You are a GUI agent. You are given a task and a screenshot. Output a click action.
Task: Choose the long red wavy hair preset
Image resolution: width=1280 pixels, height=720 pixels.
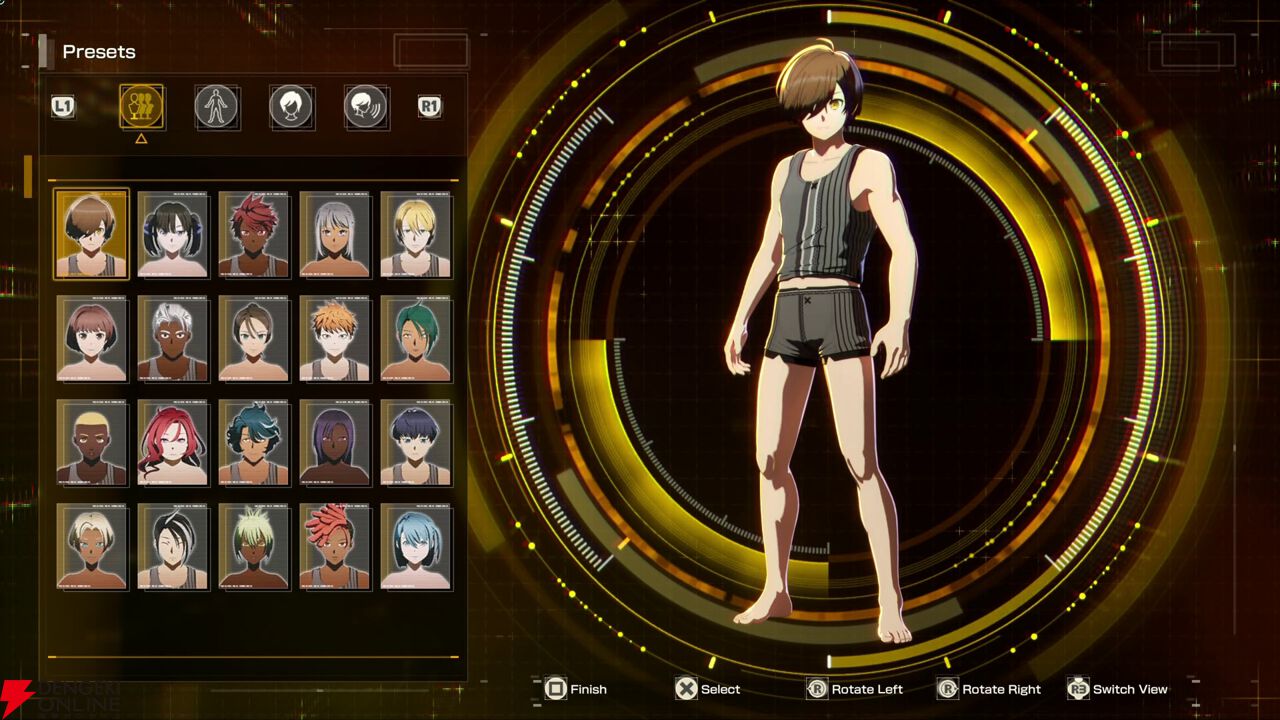[x=173, y=442]
